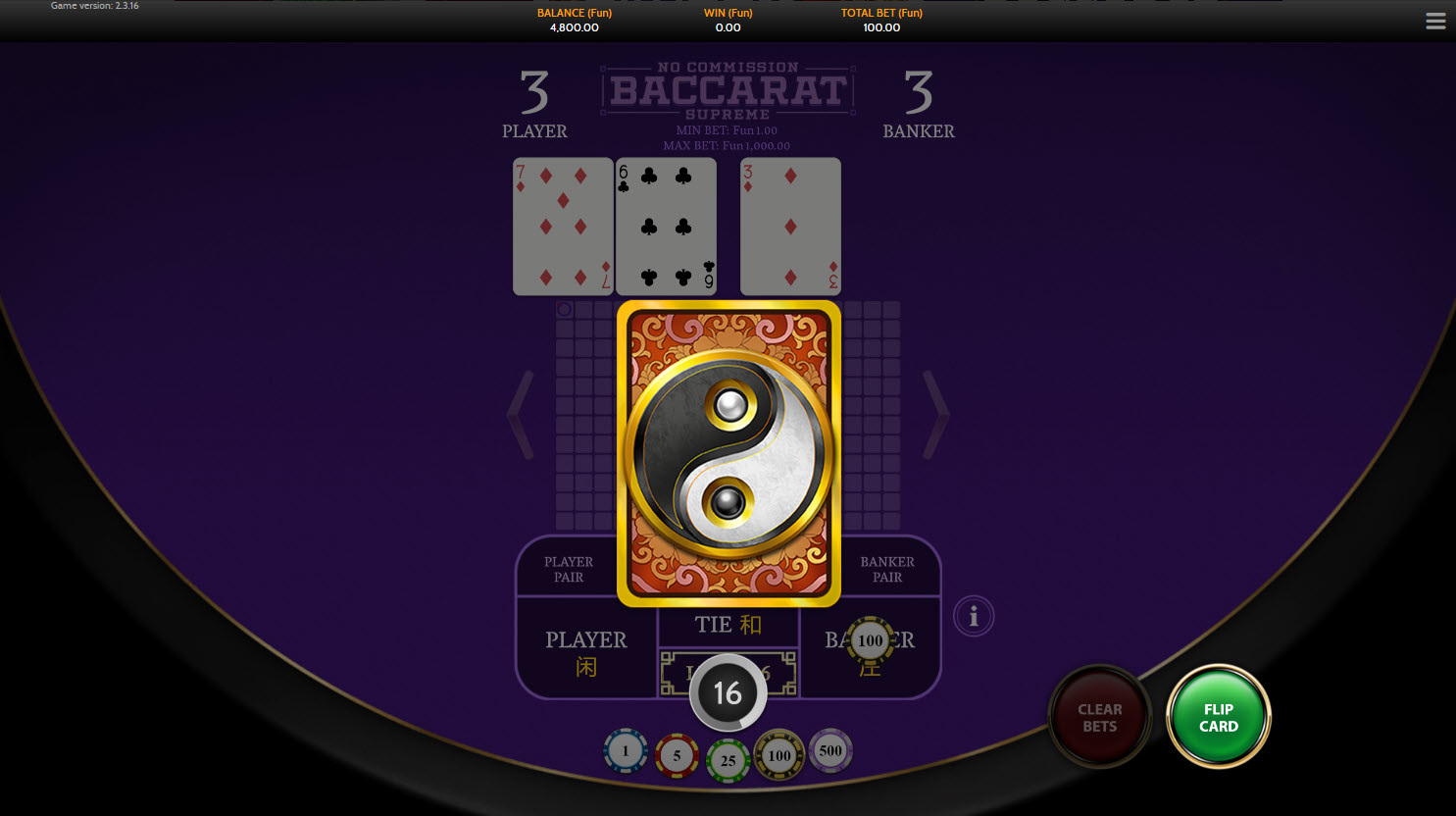1456x816 pixels.
Task: Choose the purple 500 chip
Action: pyautogui.click(x=830, y=751)
